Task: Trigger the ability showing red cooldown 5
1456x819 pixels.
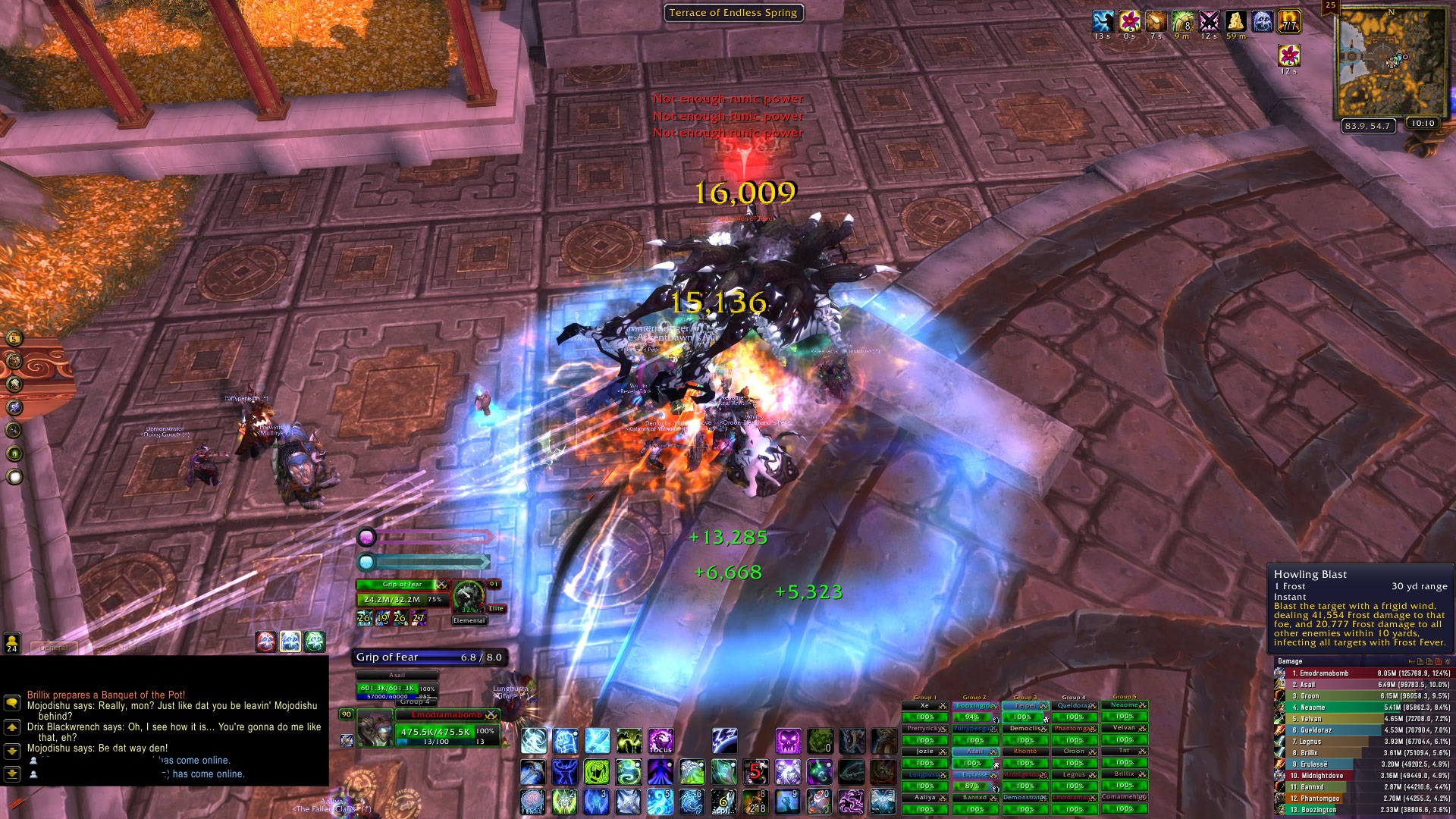Action: pyautogui.click(x=755, y=771)
